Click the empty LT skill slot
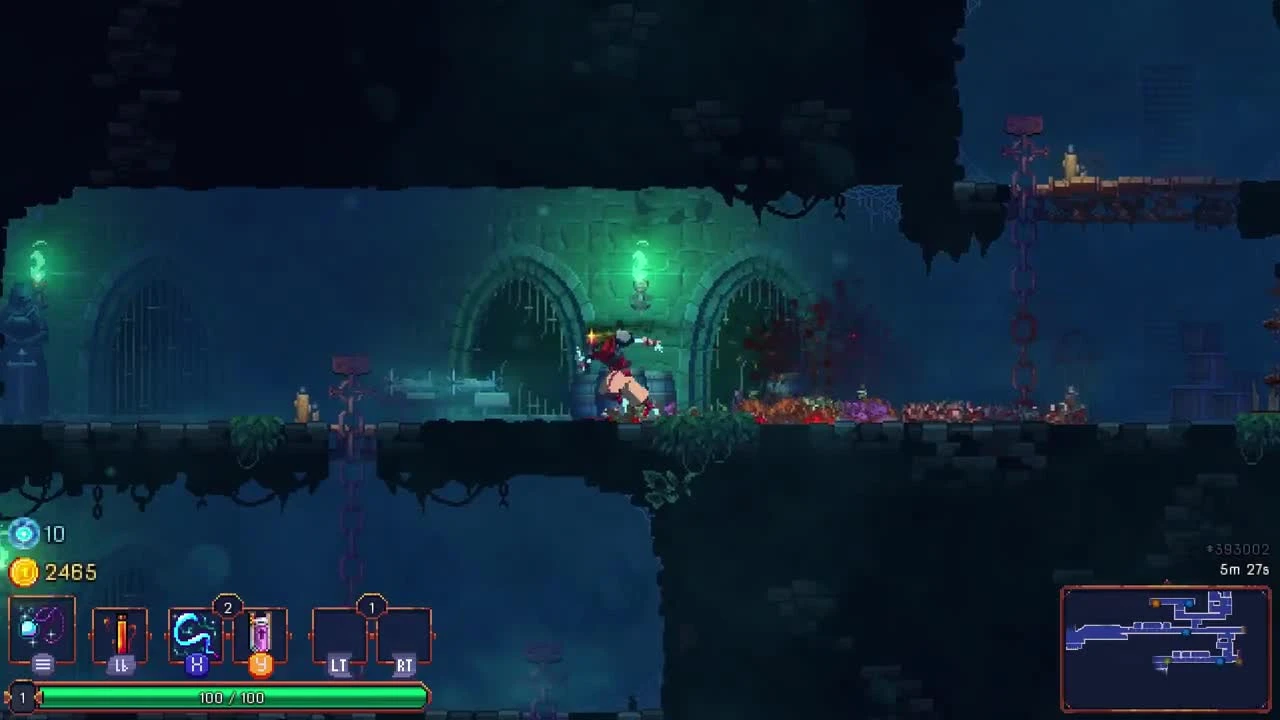Viewport: 1280px width, 720px height. [x=340, y=633]
